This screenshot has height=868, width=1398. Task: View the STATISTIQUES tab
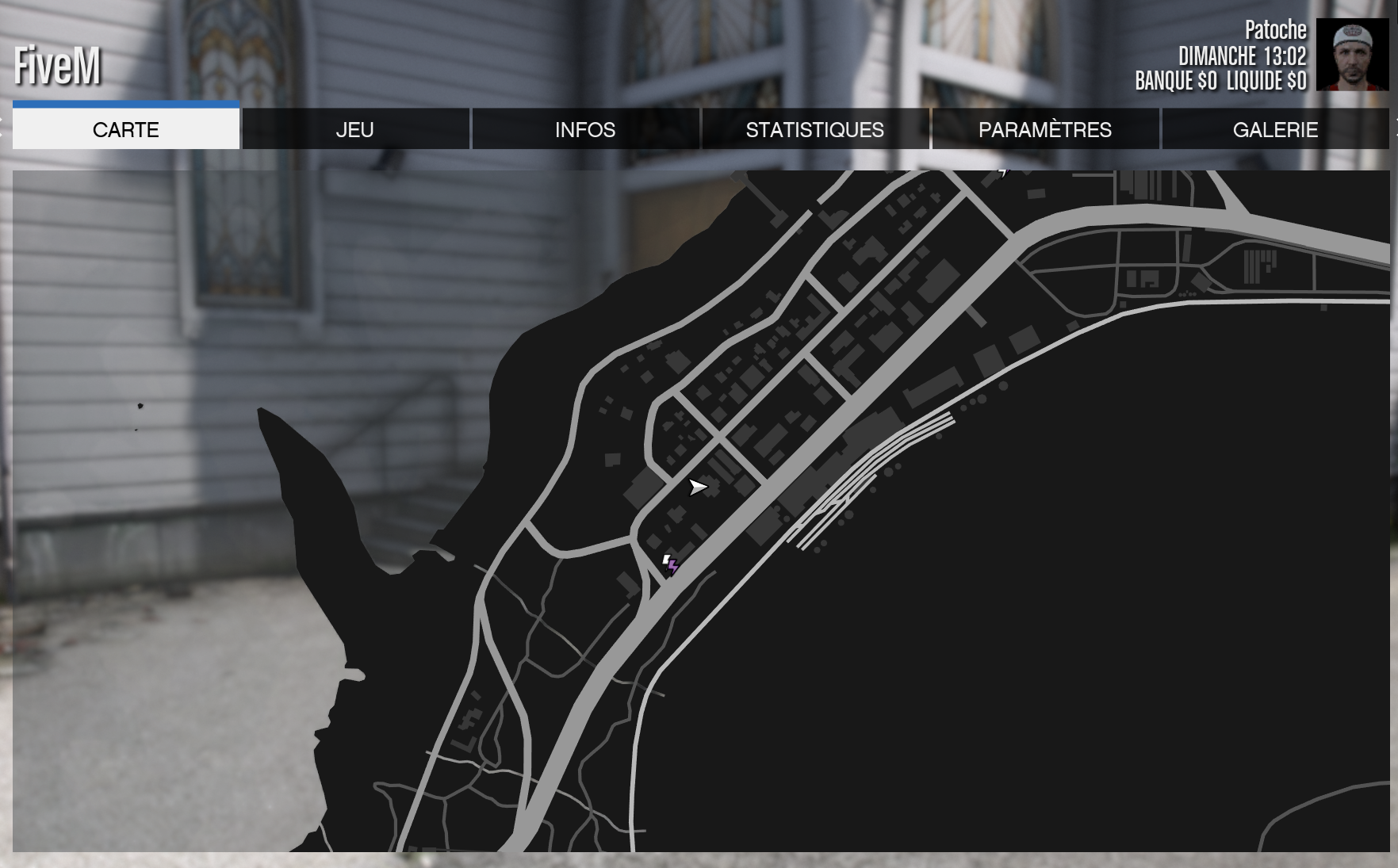click(x=816, y=129)
